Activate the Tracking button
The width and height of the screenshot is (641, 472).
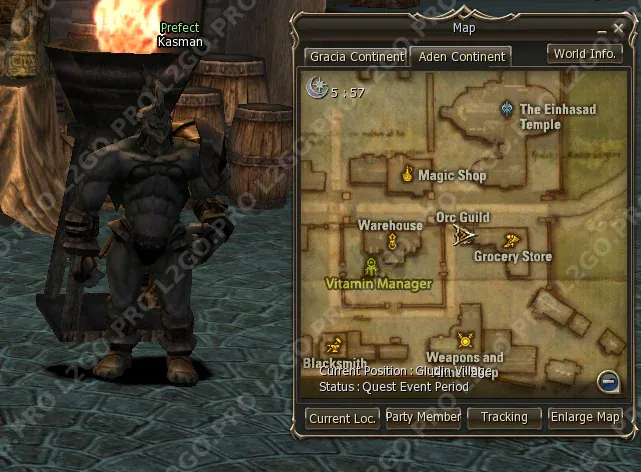pos(503,417)
